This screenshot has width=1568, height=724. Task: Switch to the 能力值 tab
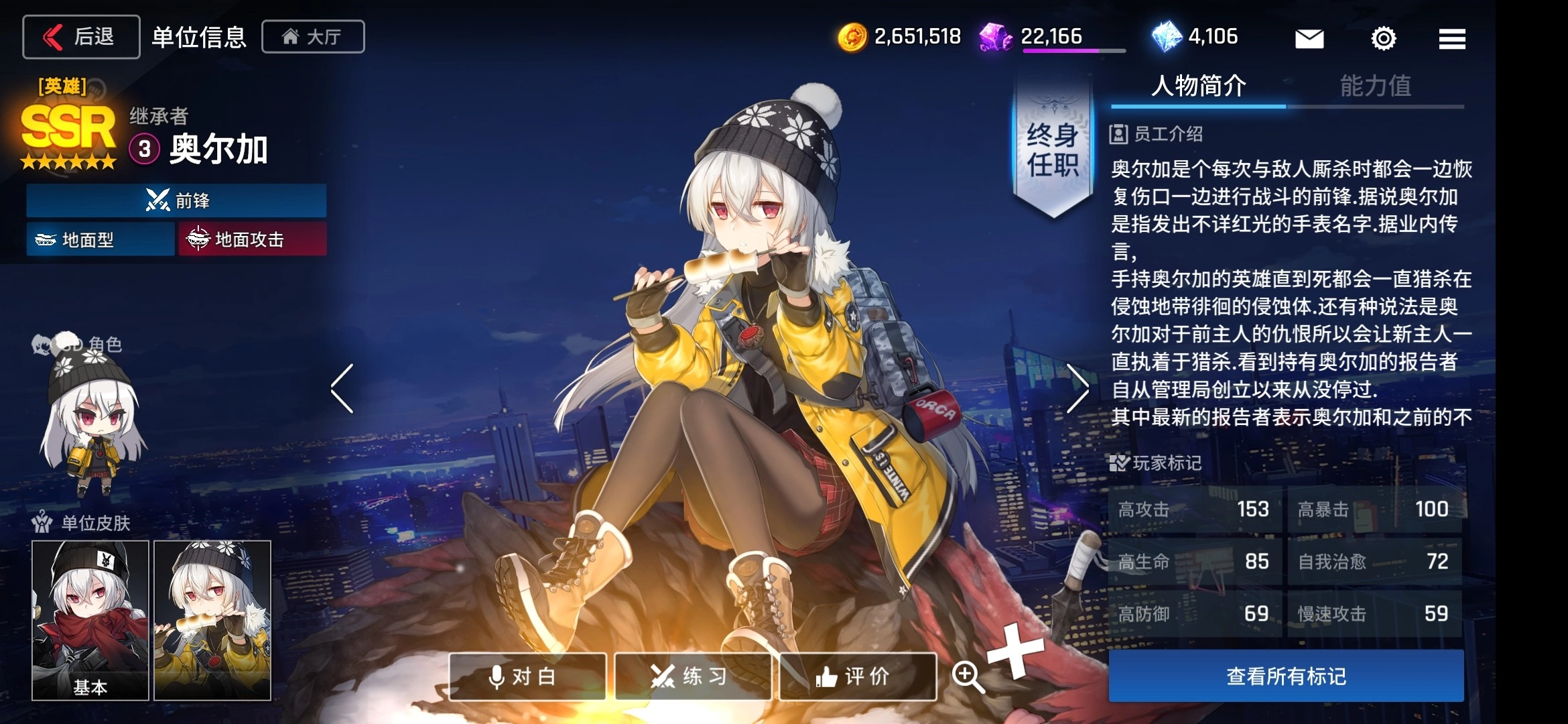[x=1375, y=86]
